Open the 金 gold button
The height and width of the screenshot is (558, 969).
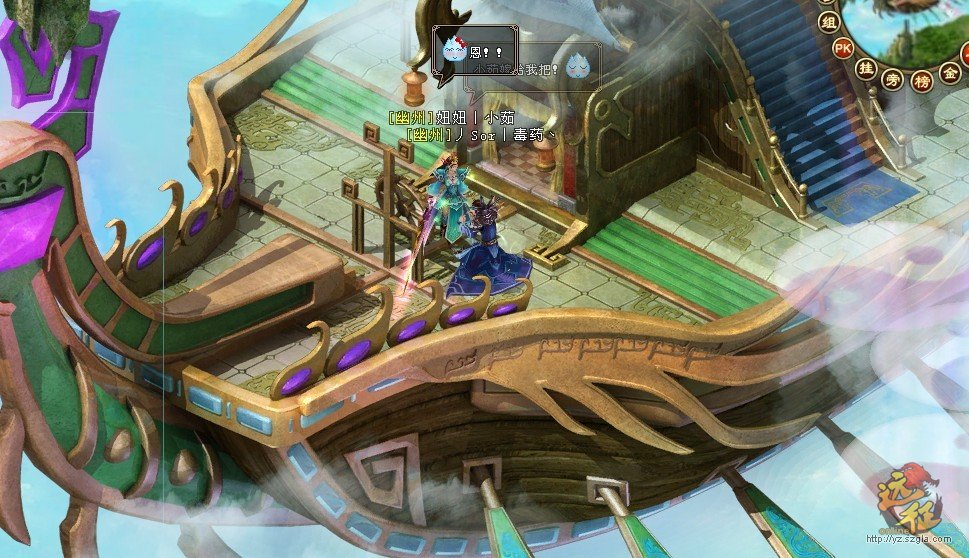950,73
